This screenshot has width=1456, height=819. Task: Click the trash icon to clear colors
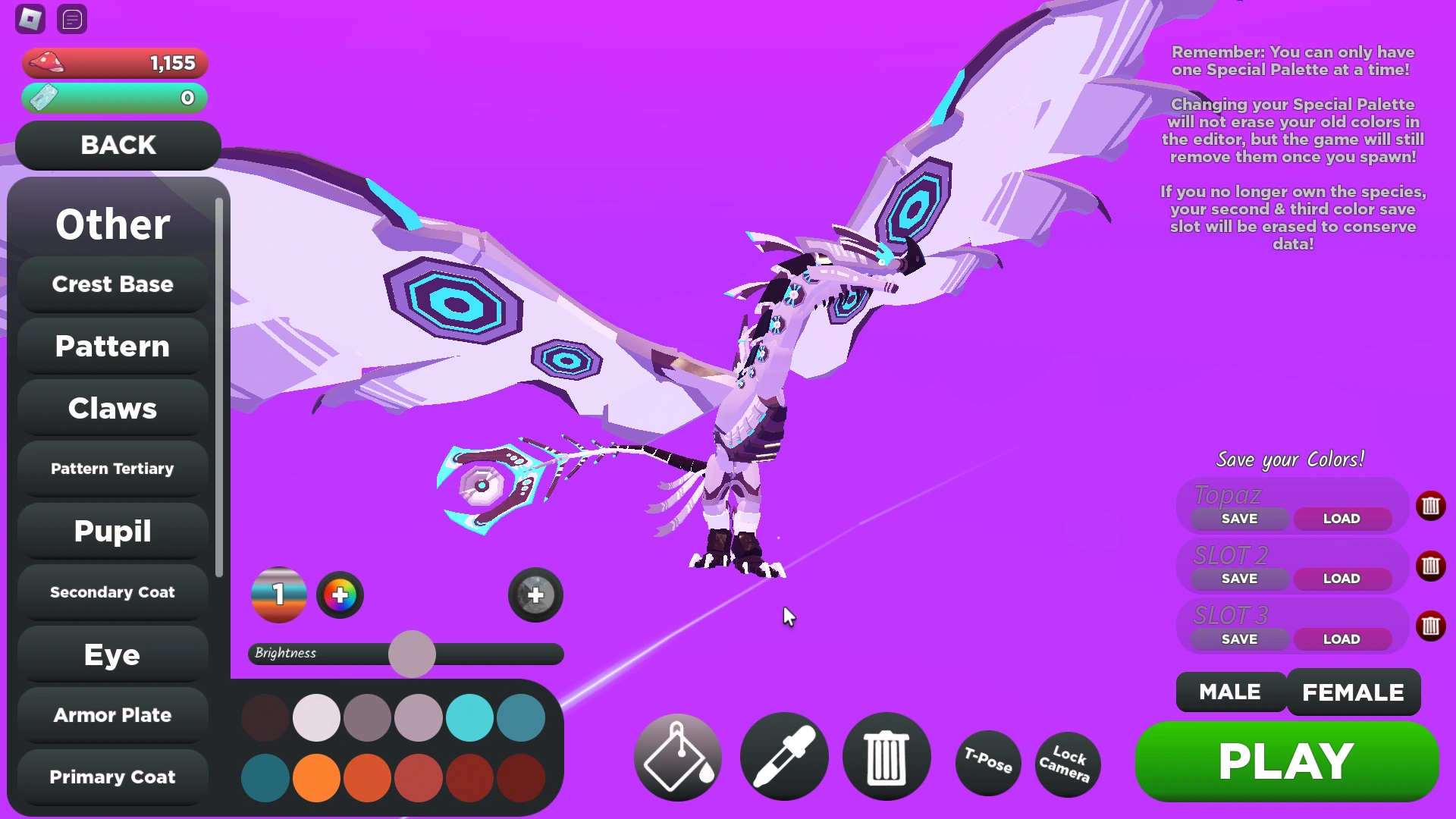pos(886,758)
